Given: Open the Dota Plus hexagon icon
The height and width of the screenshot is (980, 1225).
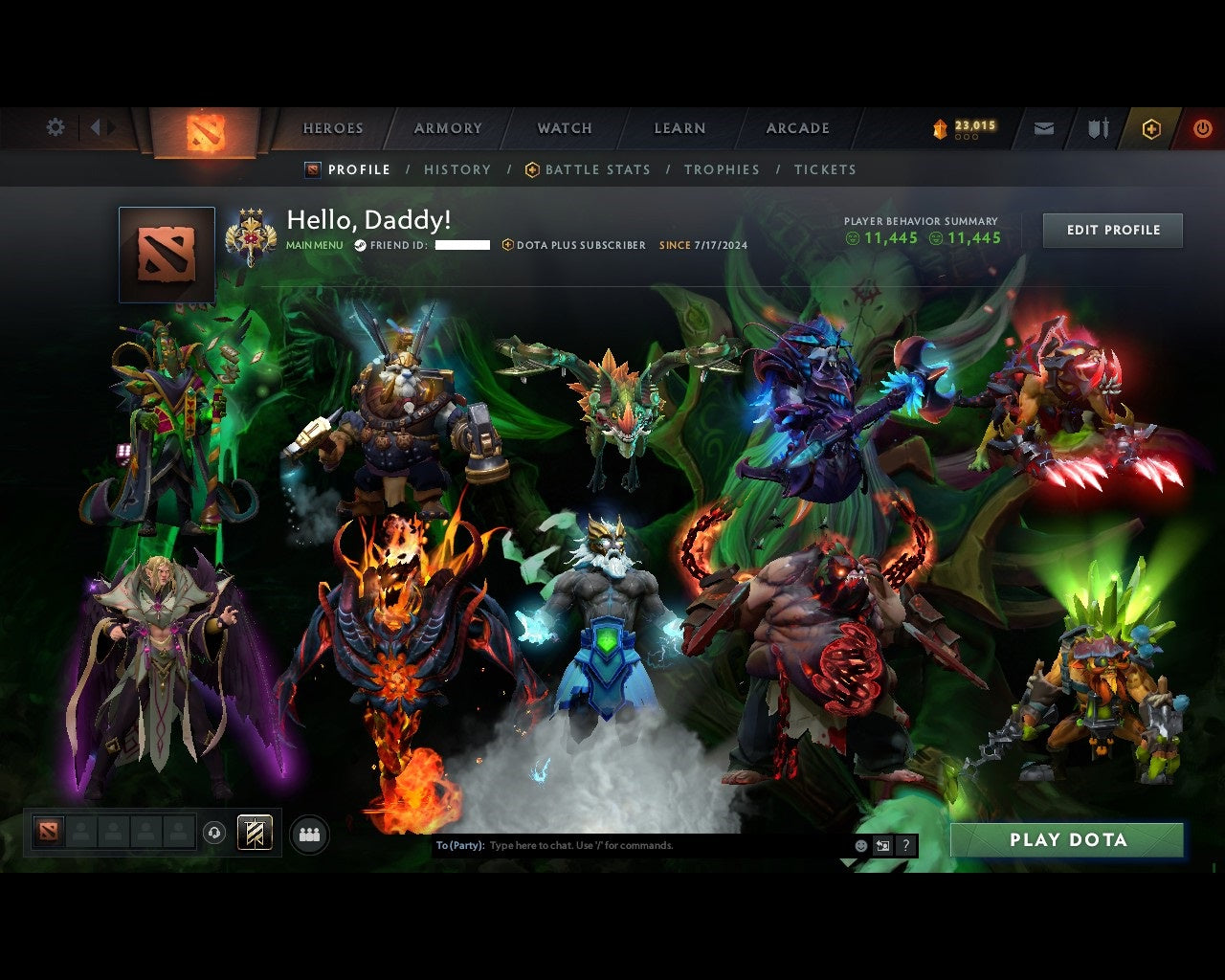Looking at the screenshot, I should tap(1151, 128).
